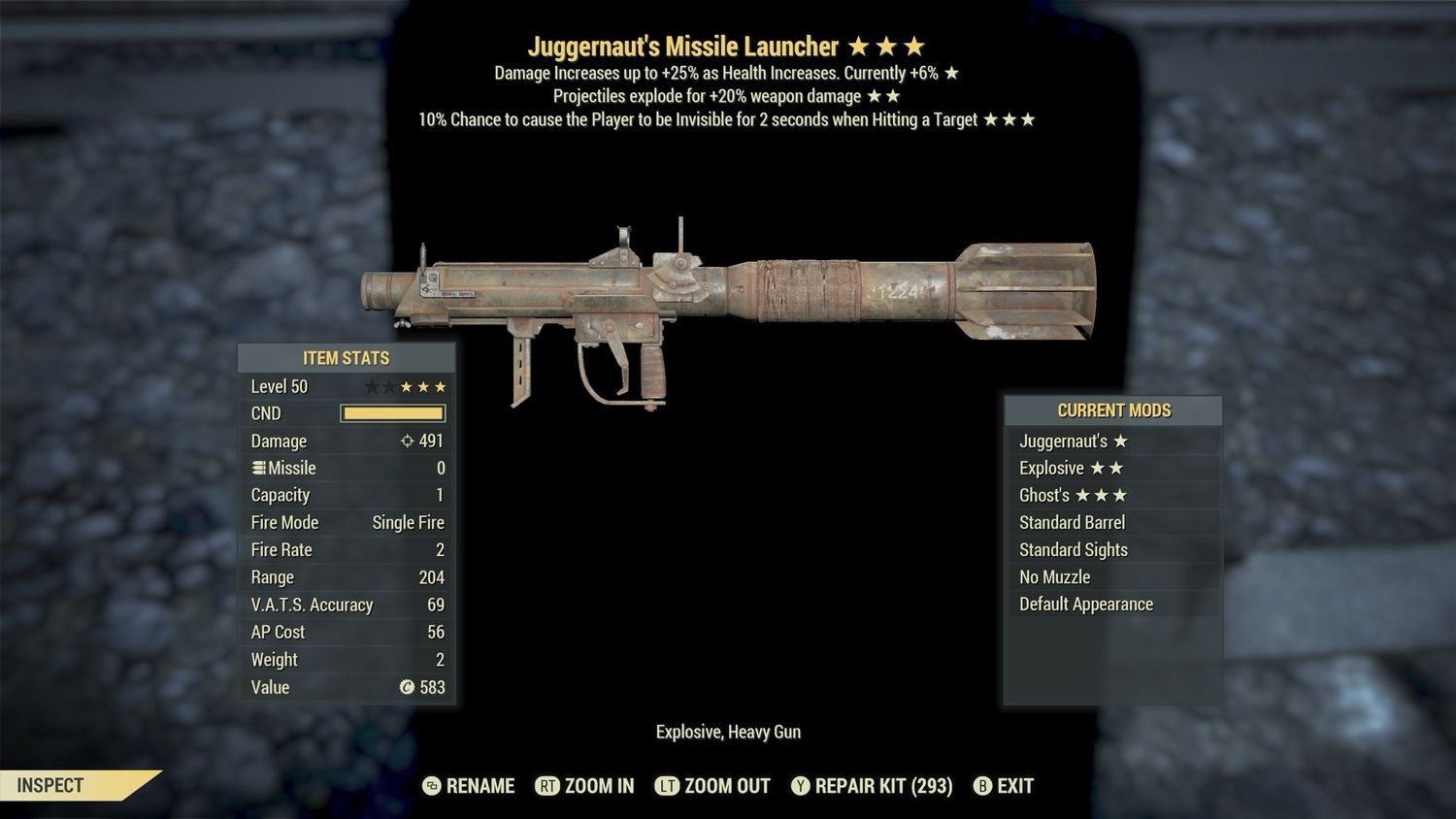1456x819 pixels.
Task: Switch to the Current Mods panel header
Action: [x=1113, y=409]
